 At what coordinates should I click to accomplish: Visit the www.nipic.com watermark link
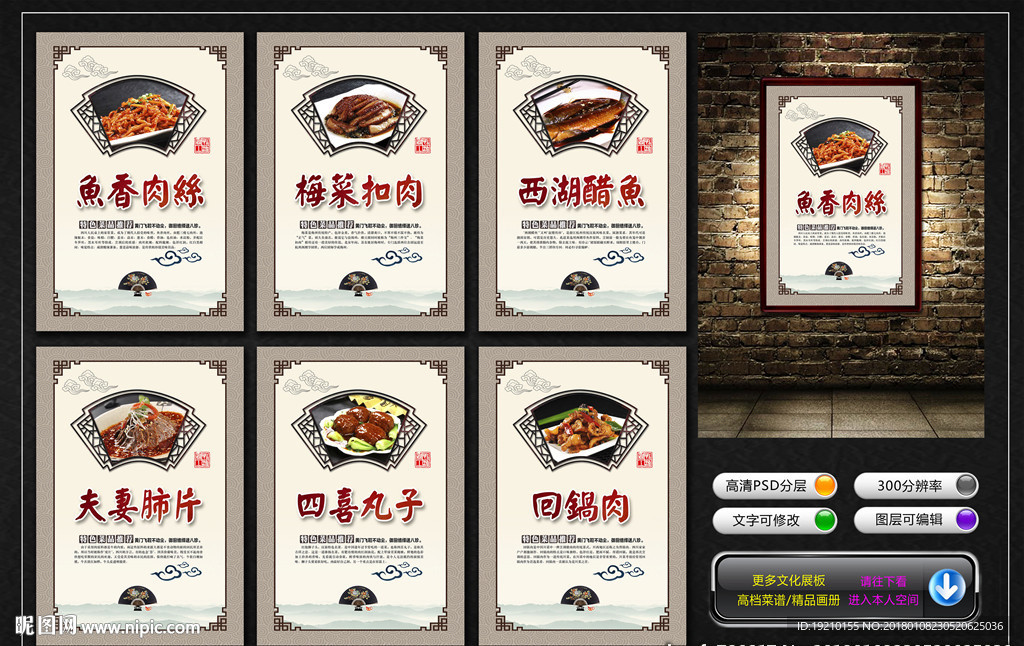coord(139,628)
